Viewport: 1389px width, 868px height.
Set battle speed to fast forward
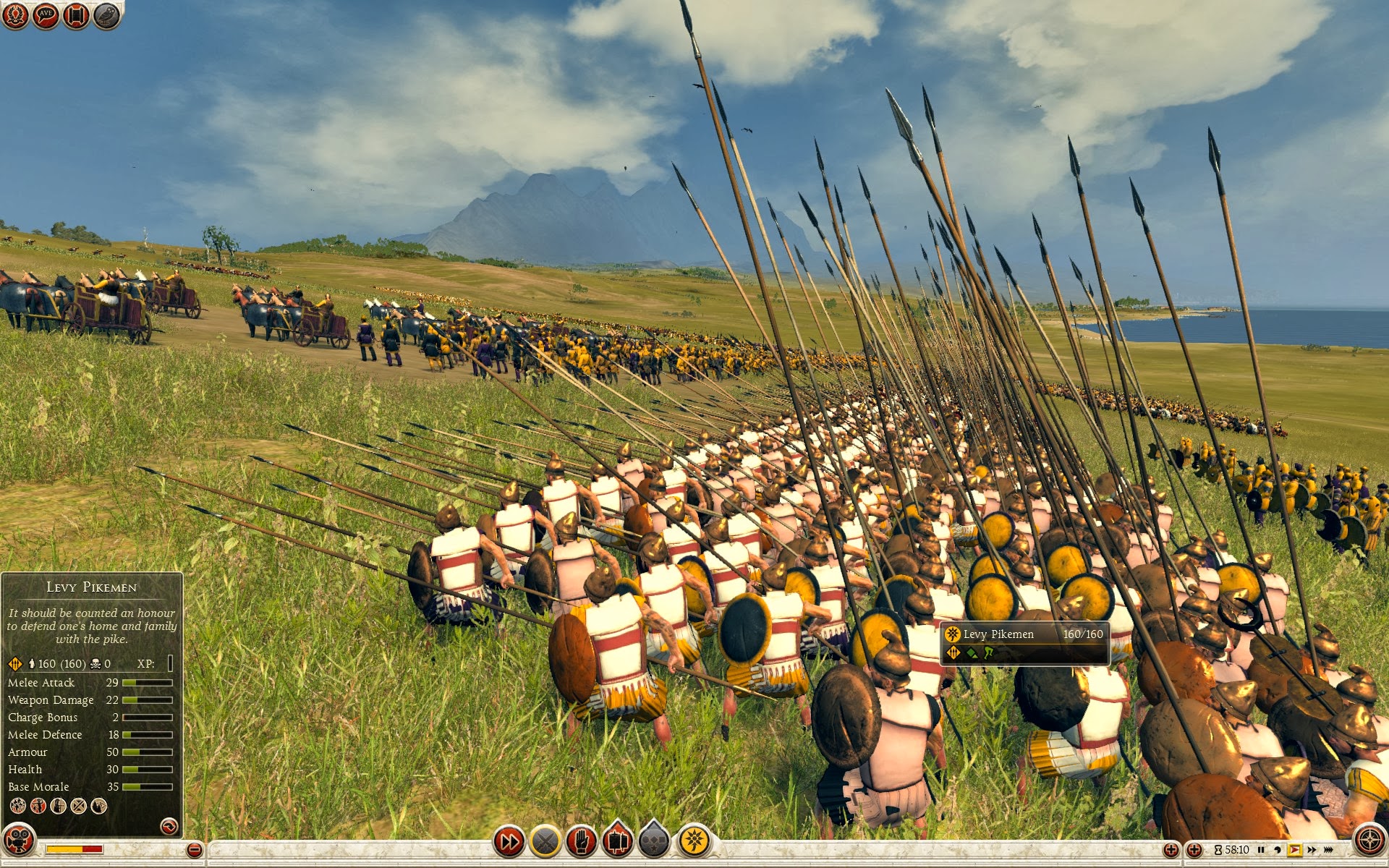[x=1311, y=850]
